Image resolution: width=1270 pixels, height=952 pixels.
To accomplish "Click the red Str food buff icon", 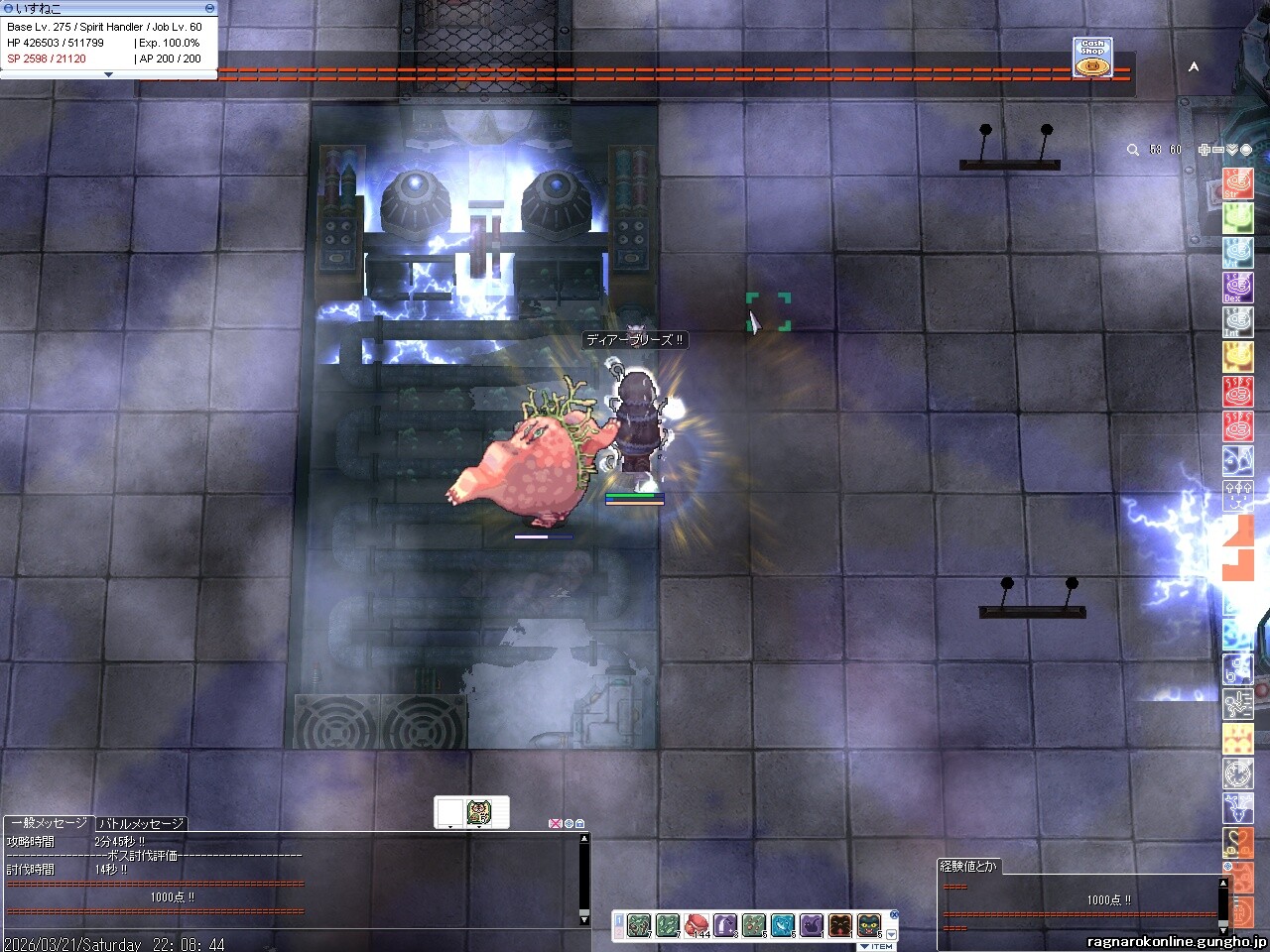I will 1237,183.
